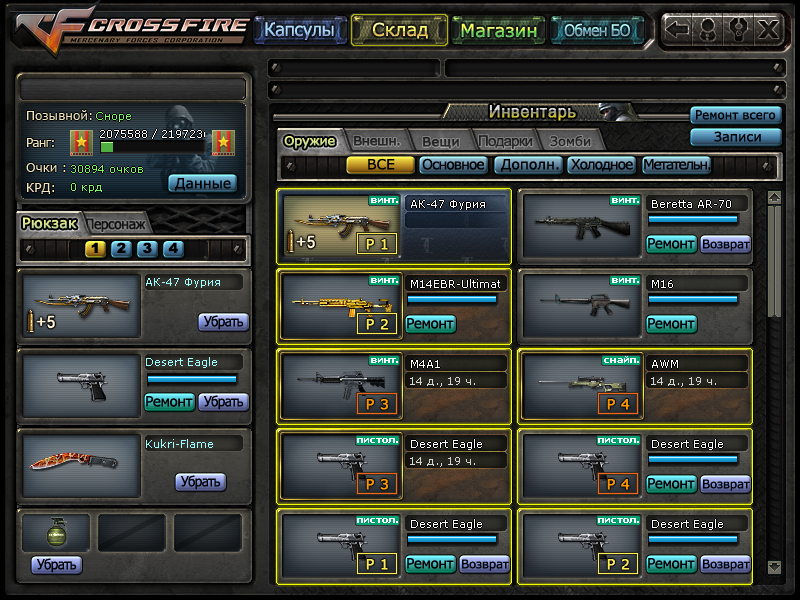Switch to the Персонаж tab

(x=118, y=224)
